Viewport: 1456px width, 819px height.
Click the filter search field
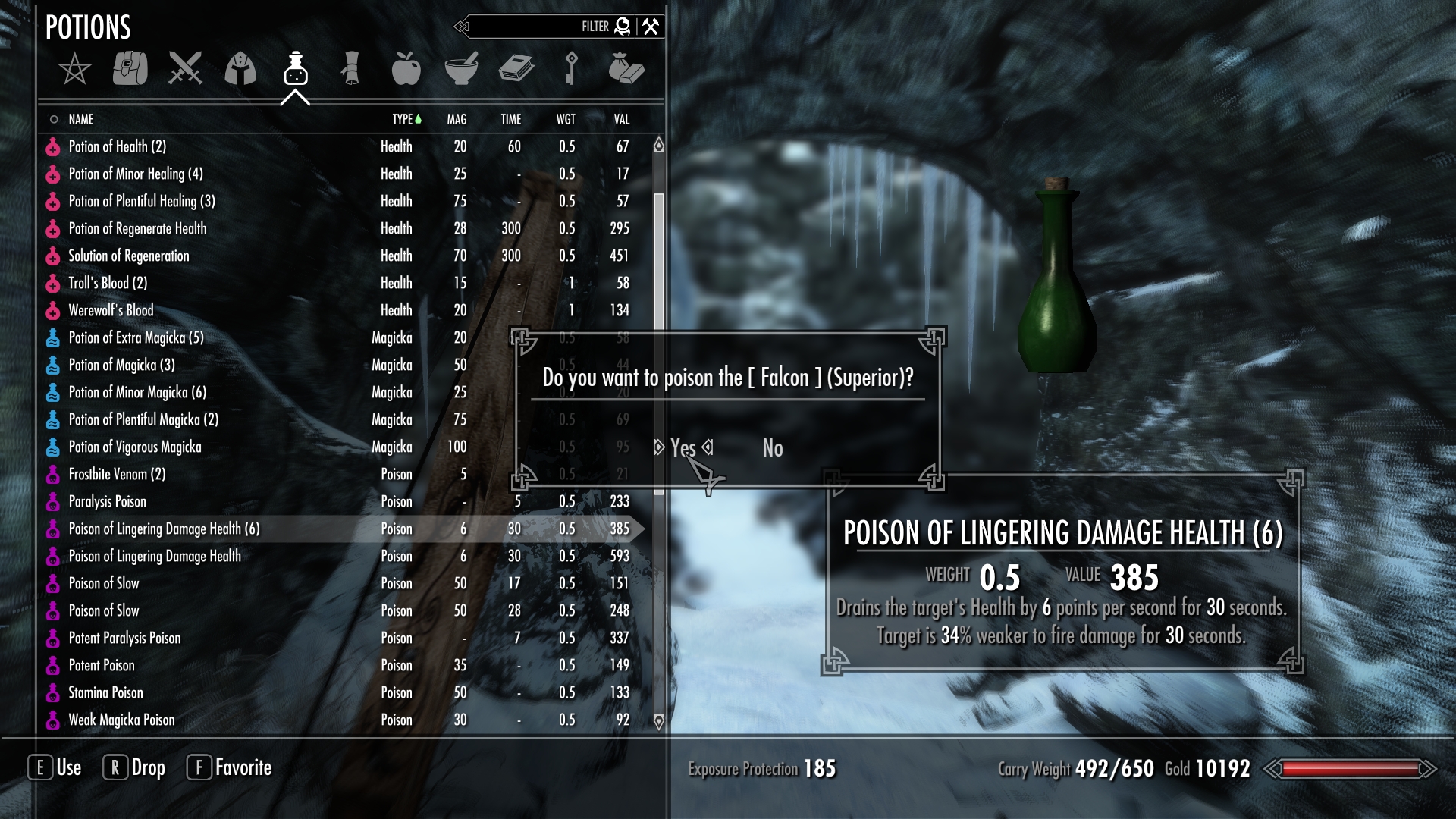pyautogui.click(x=531, y=27)
